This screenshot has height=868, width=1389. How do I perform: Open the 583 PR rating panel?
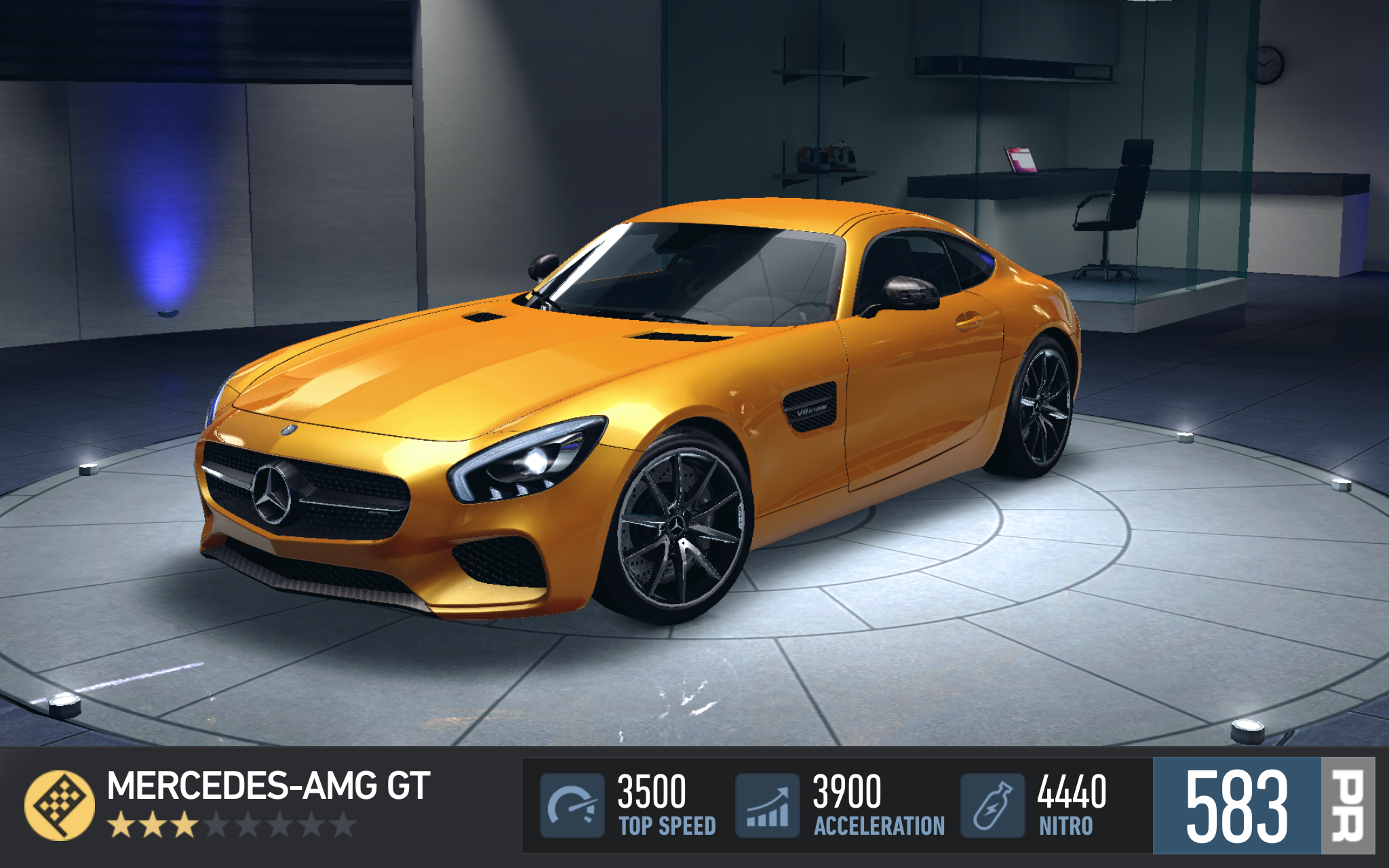1263,806
